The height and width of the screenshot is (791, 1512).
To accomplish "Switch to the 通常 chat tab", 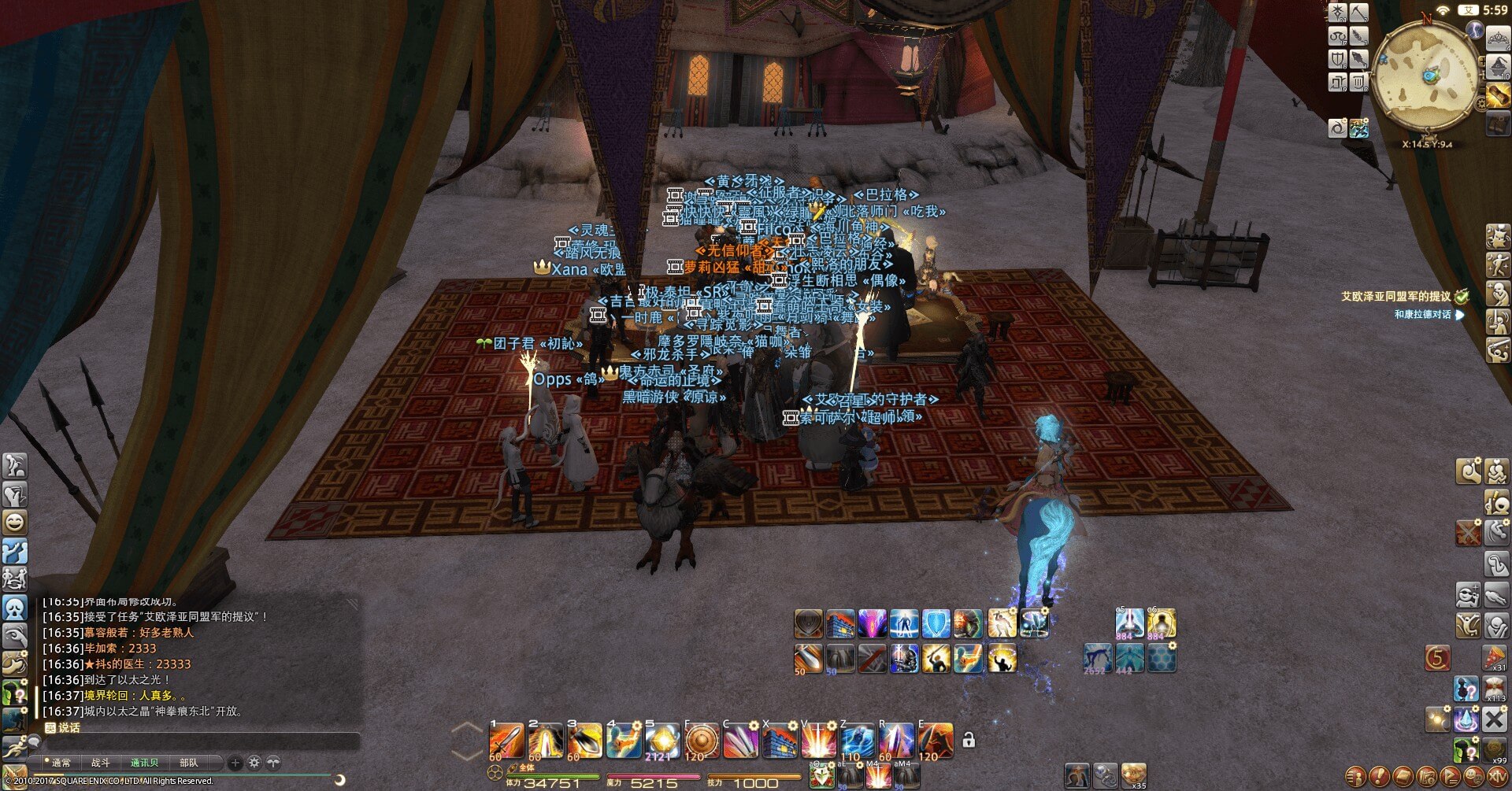I will (x=61, y=763).
